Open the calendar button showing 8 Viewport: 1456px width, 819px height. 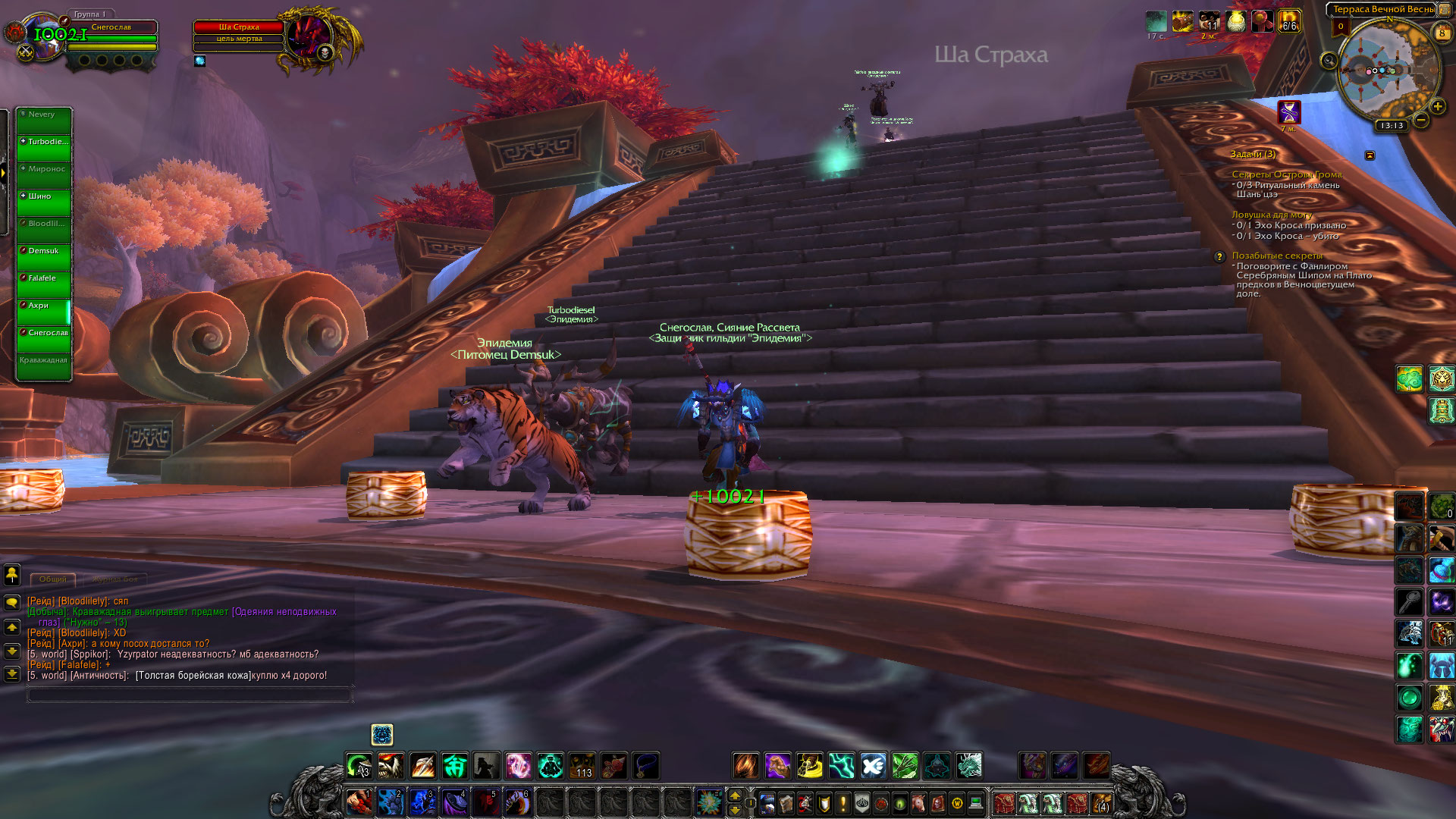tap(1442, 33)
